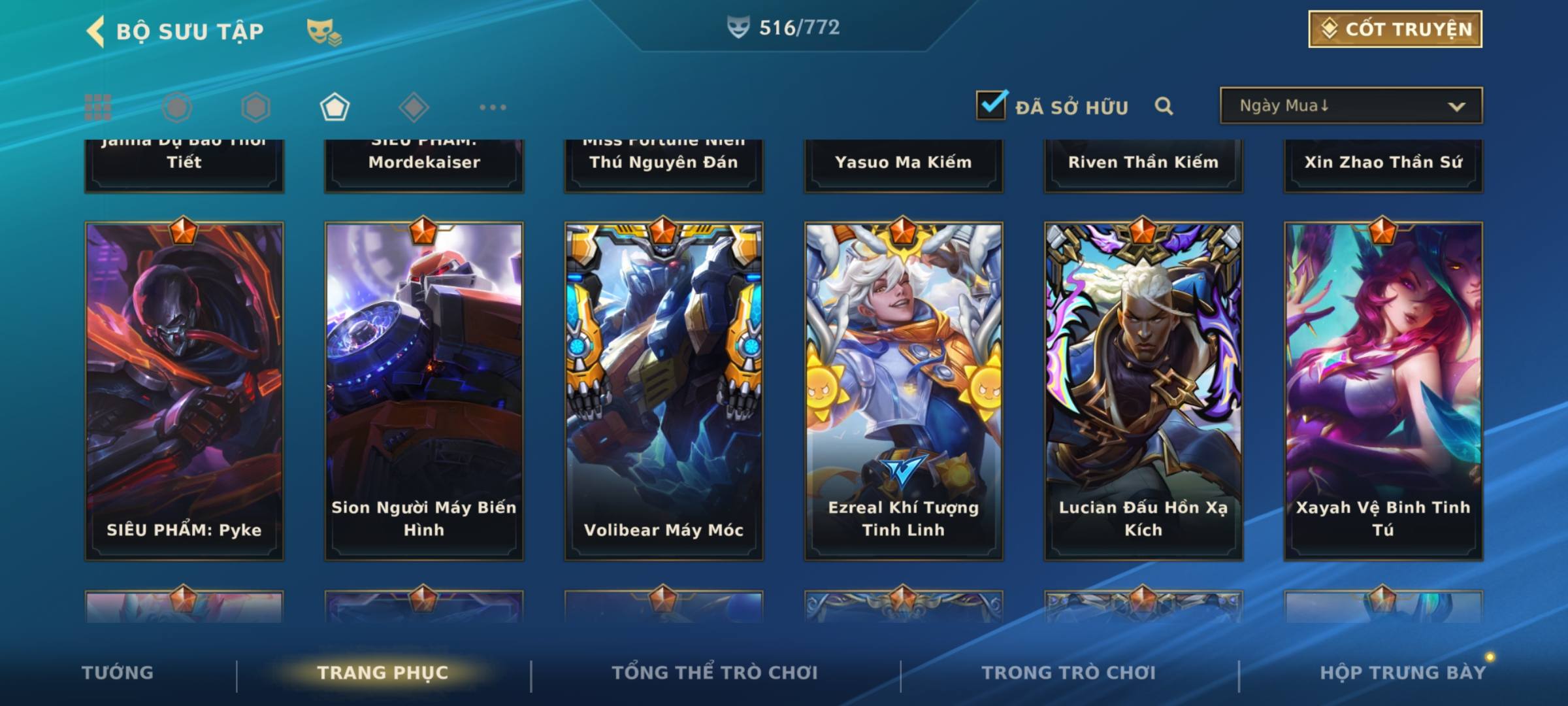Switch to Tổng Thể Trò Chơi tab

point(715,673)
